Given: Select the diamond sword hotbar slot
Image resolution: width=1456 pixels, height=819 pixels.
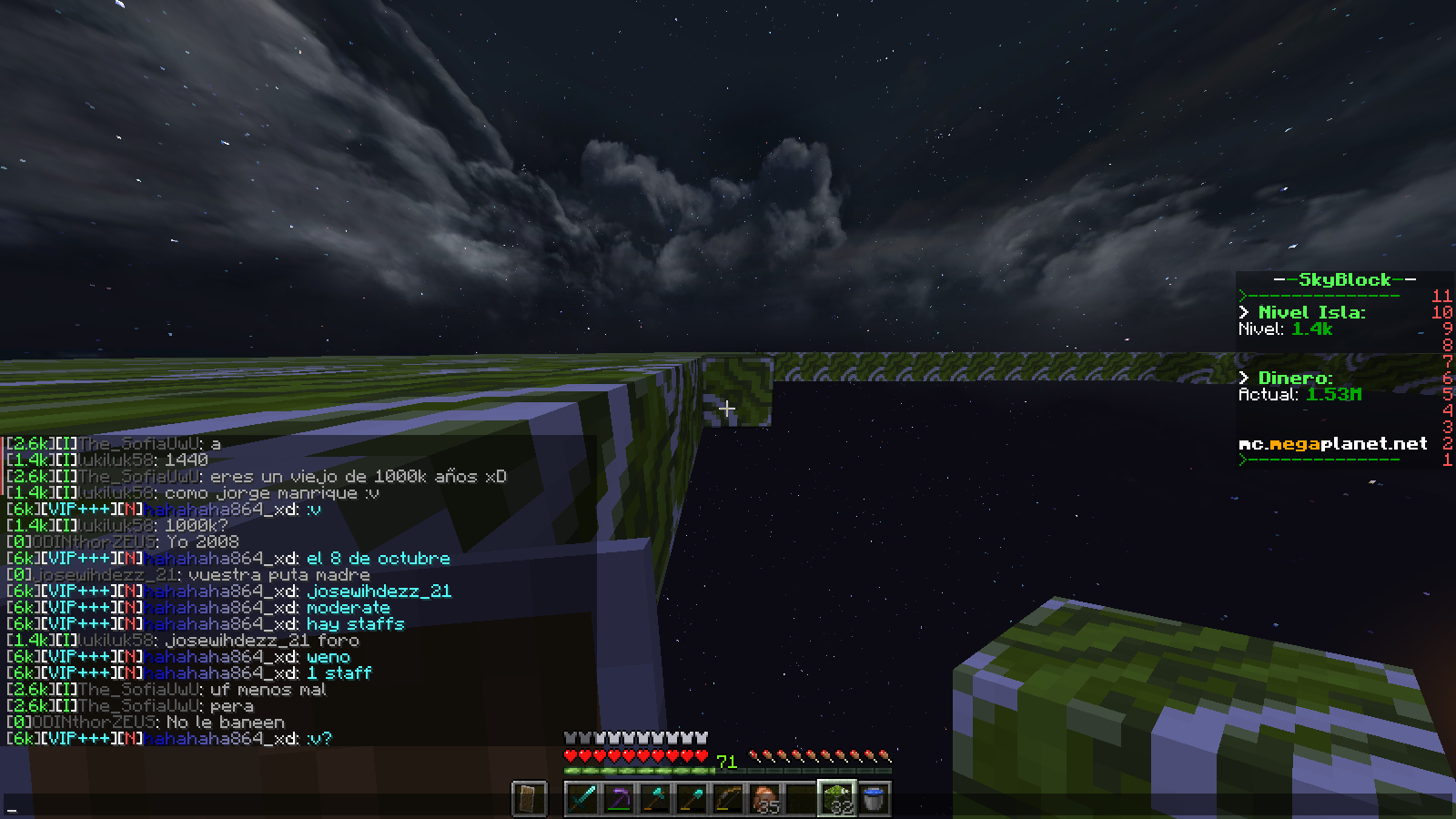Looking at the screenshot, I should pyautogui.click(x=582, y=799).
